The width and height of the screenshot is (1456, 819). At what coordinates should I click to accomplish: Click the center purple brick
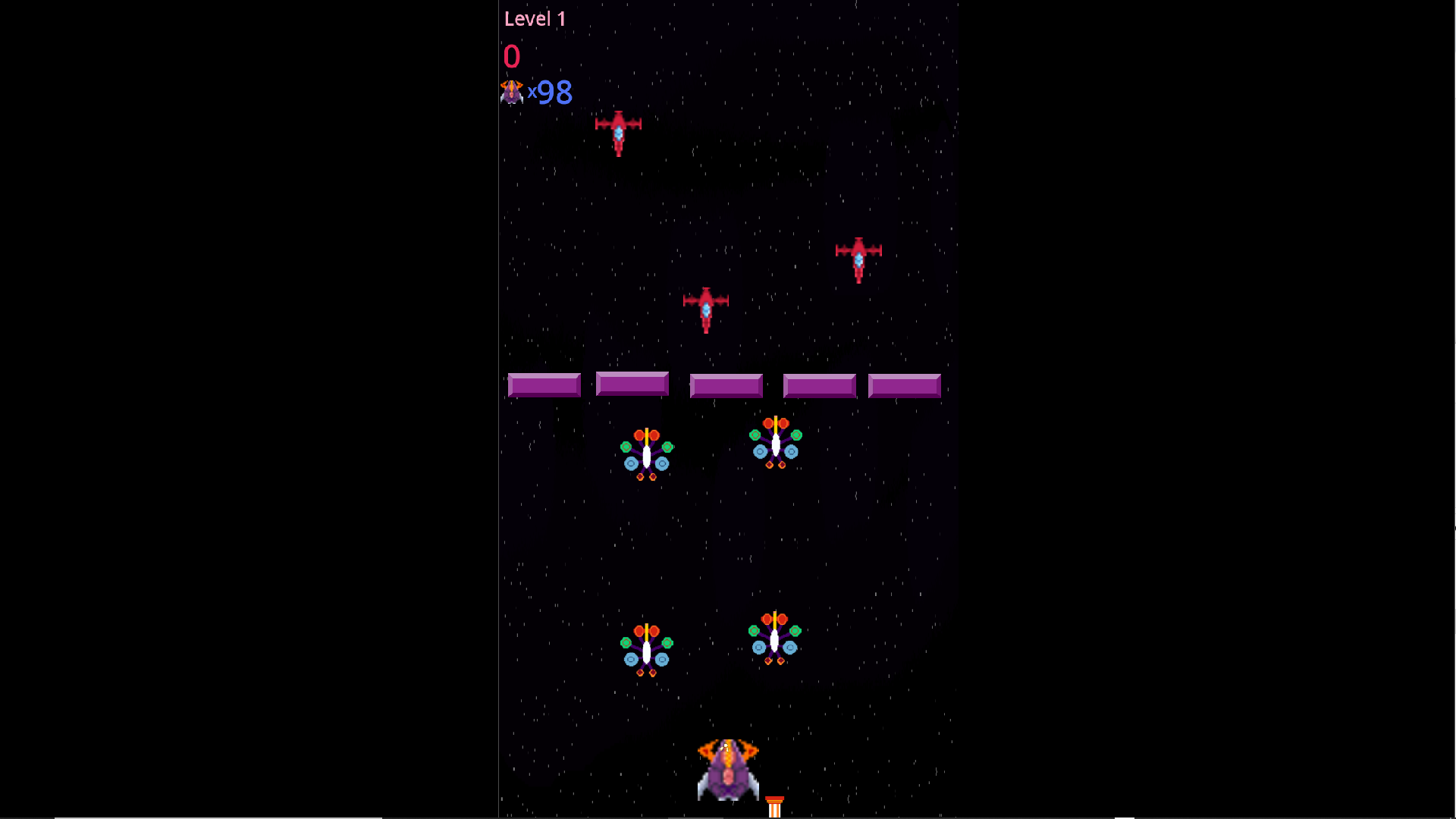[x=726, y=385]
